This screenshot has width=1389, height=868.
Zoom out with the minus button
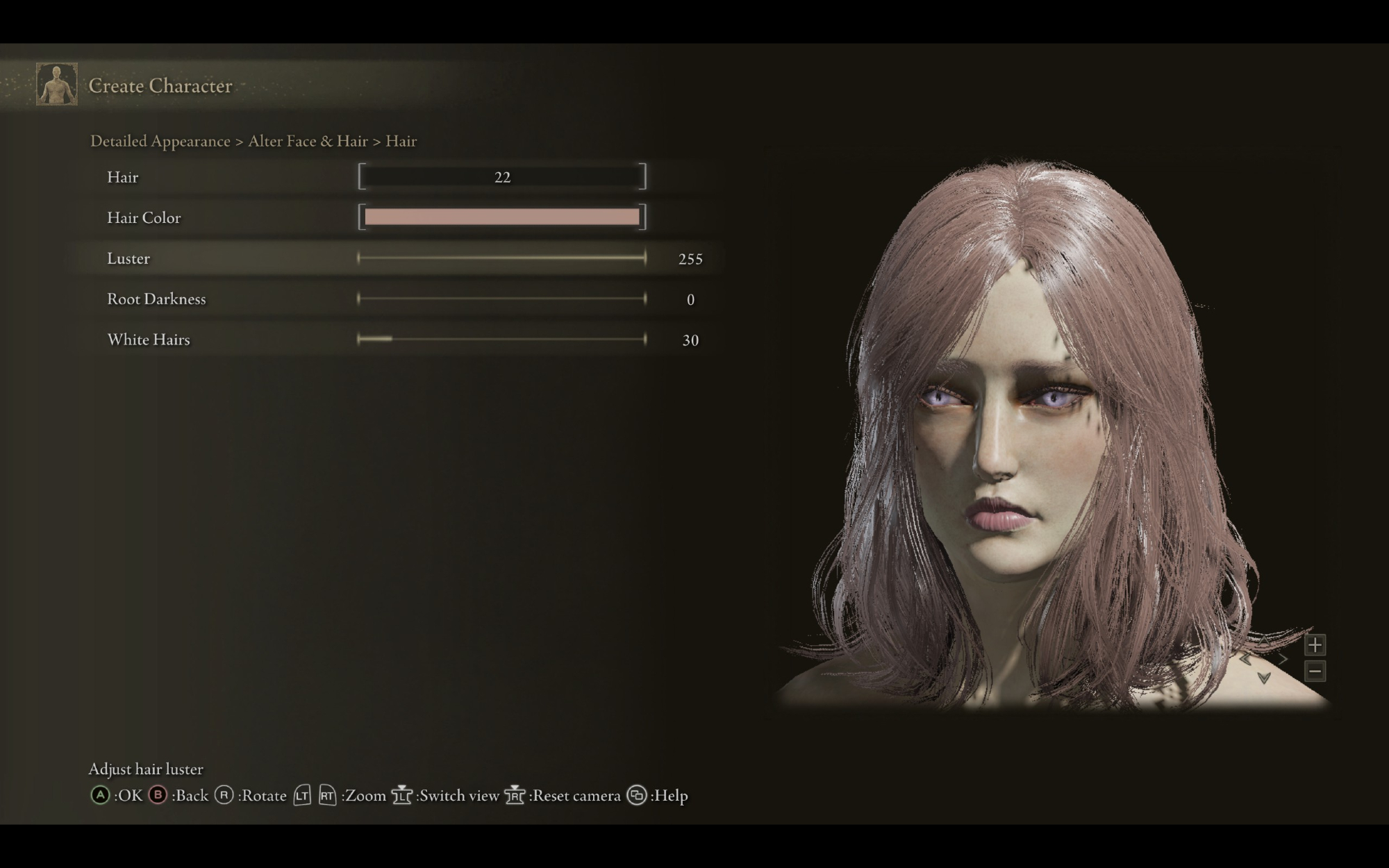click(x=1314, y=671)
